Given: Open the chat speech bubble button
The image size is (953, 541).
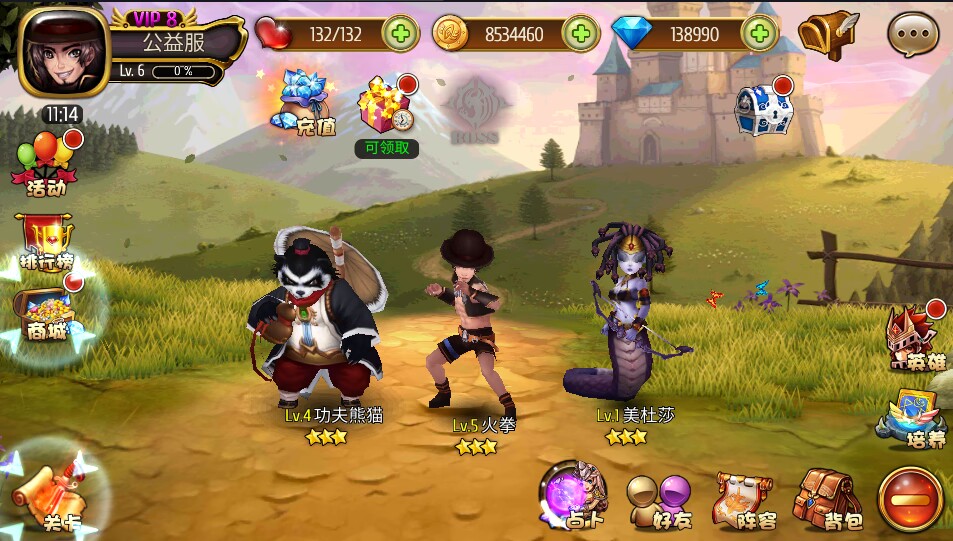Looking at the screenshot, I should pyautogui.click(x=912, y=36).
